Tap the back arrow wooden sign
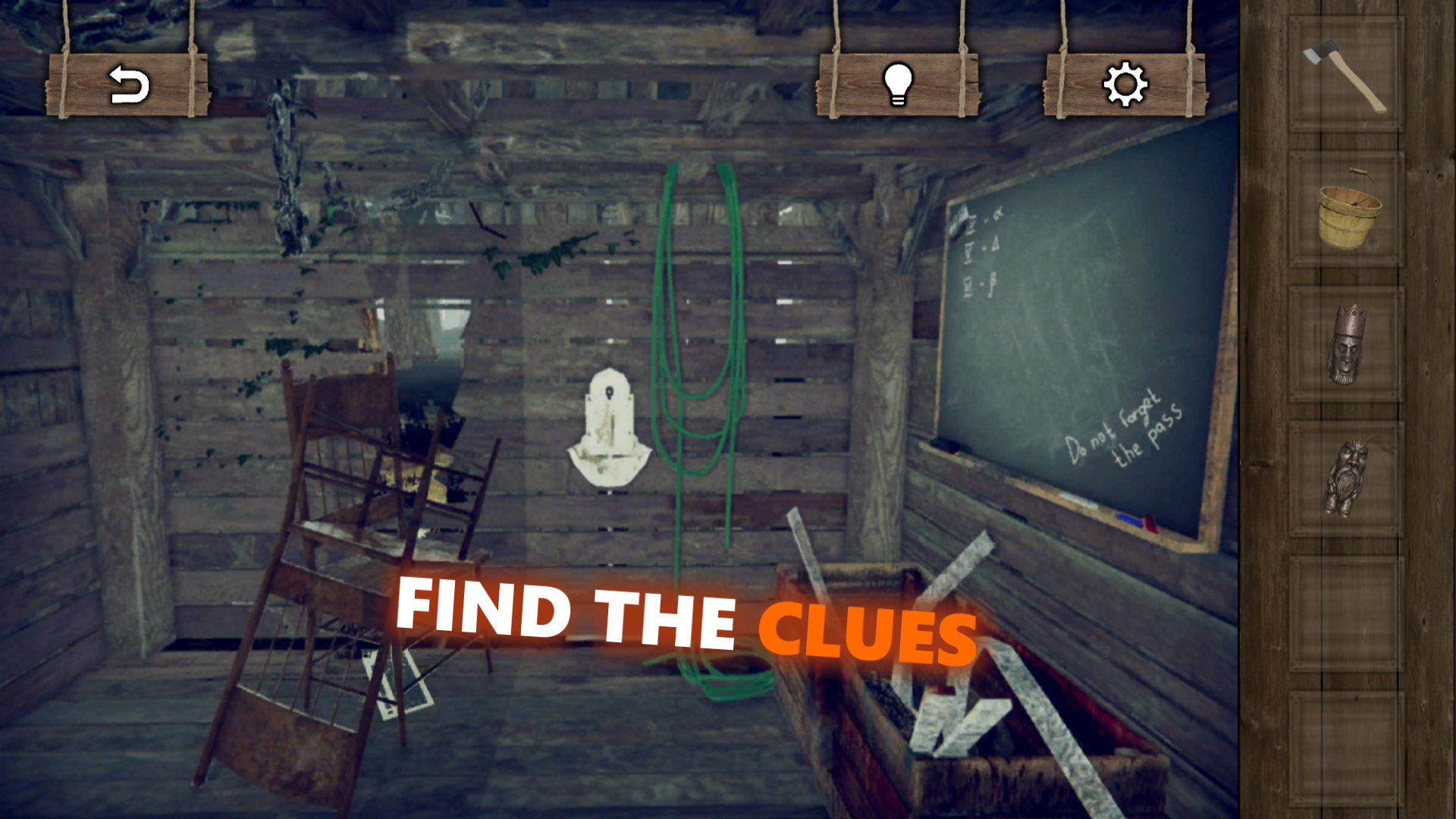The height and width of the screenshot is (819, 1456). [x=127, y=86]
